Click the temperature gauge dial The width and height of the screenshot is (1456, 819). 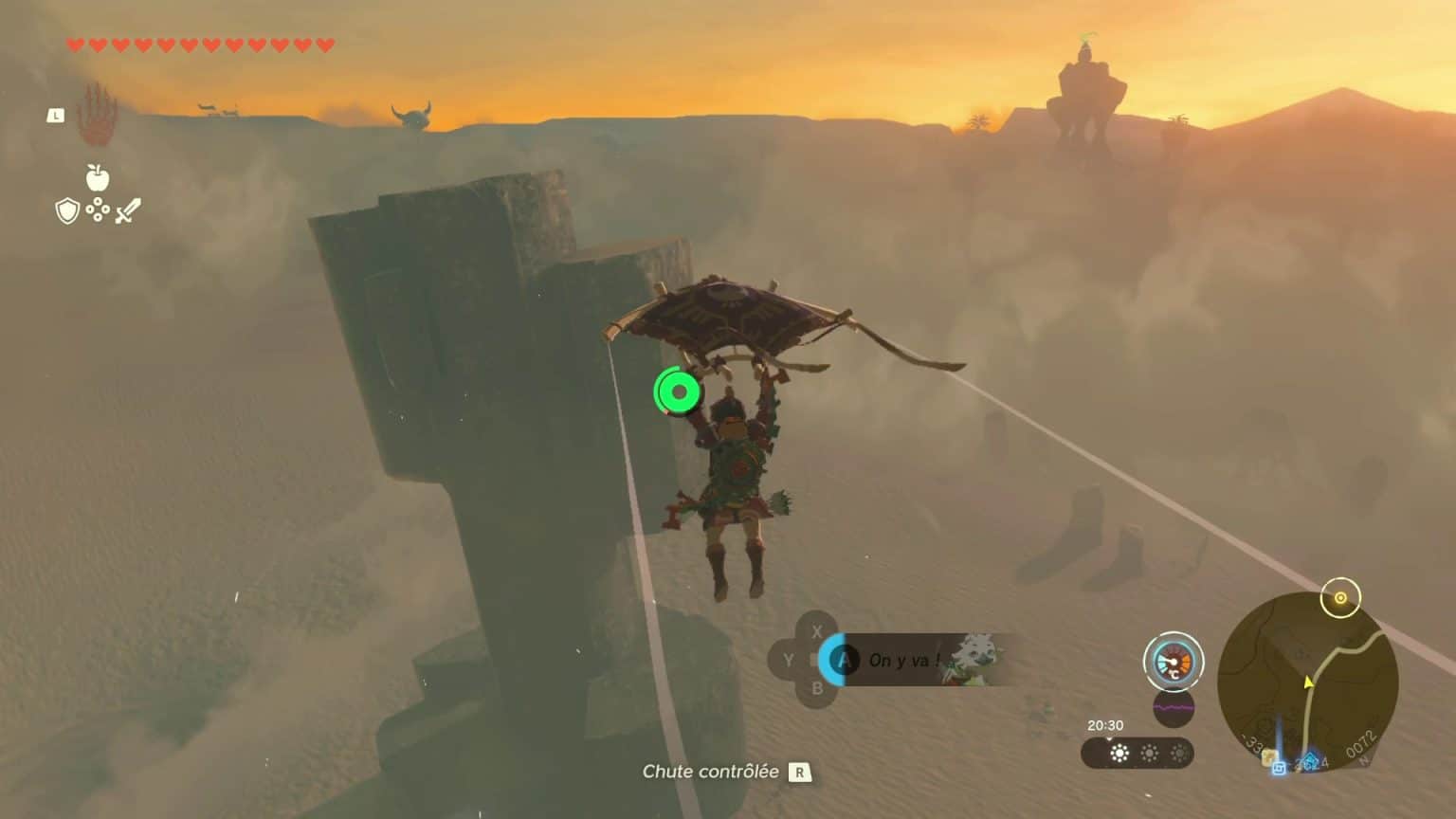point(1174,663)
